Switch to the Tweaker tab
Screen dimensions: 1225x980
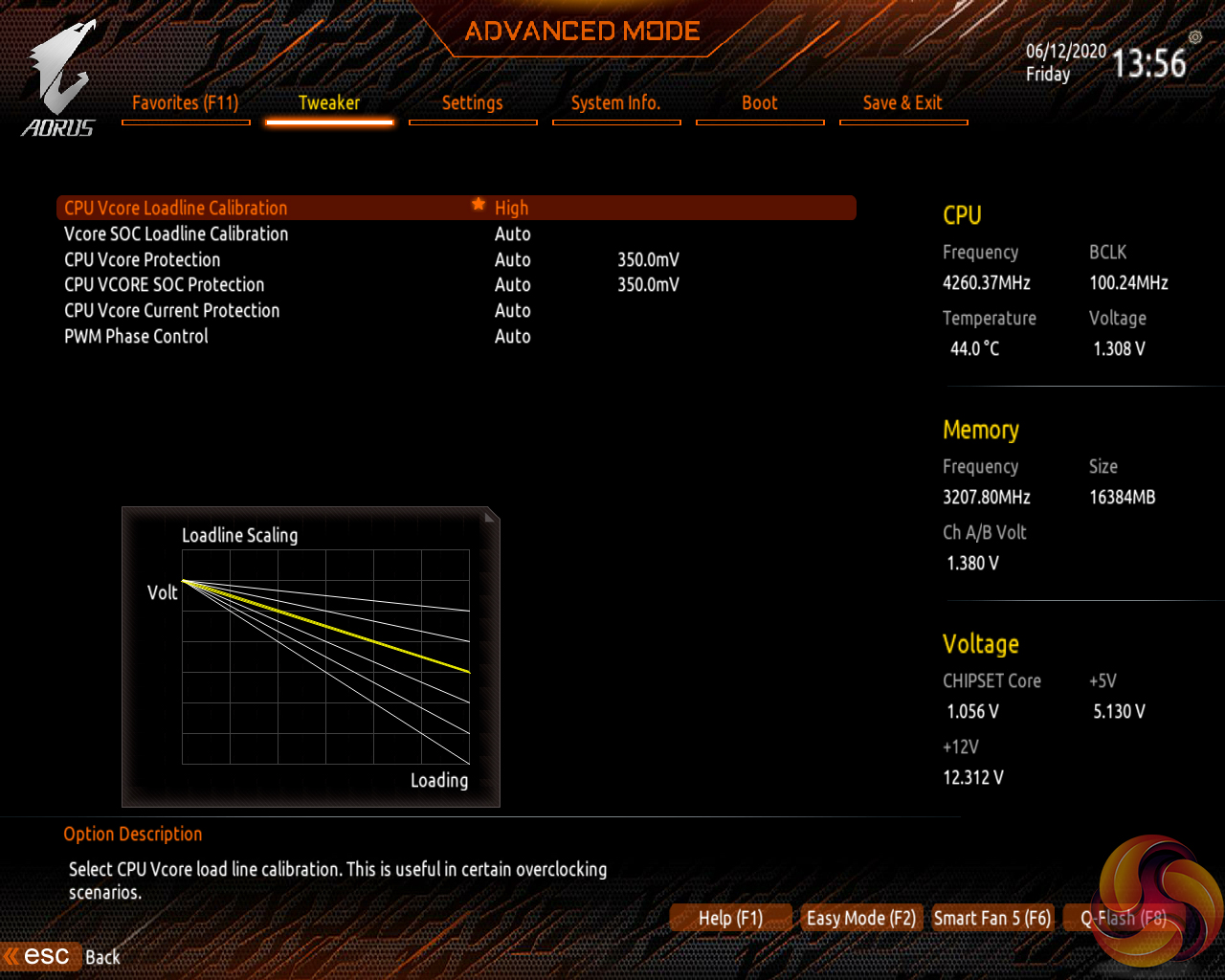(x=329, y=103)
